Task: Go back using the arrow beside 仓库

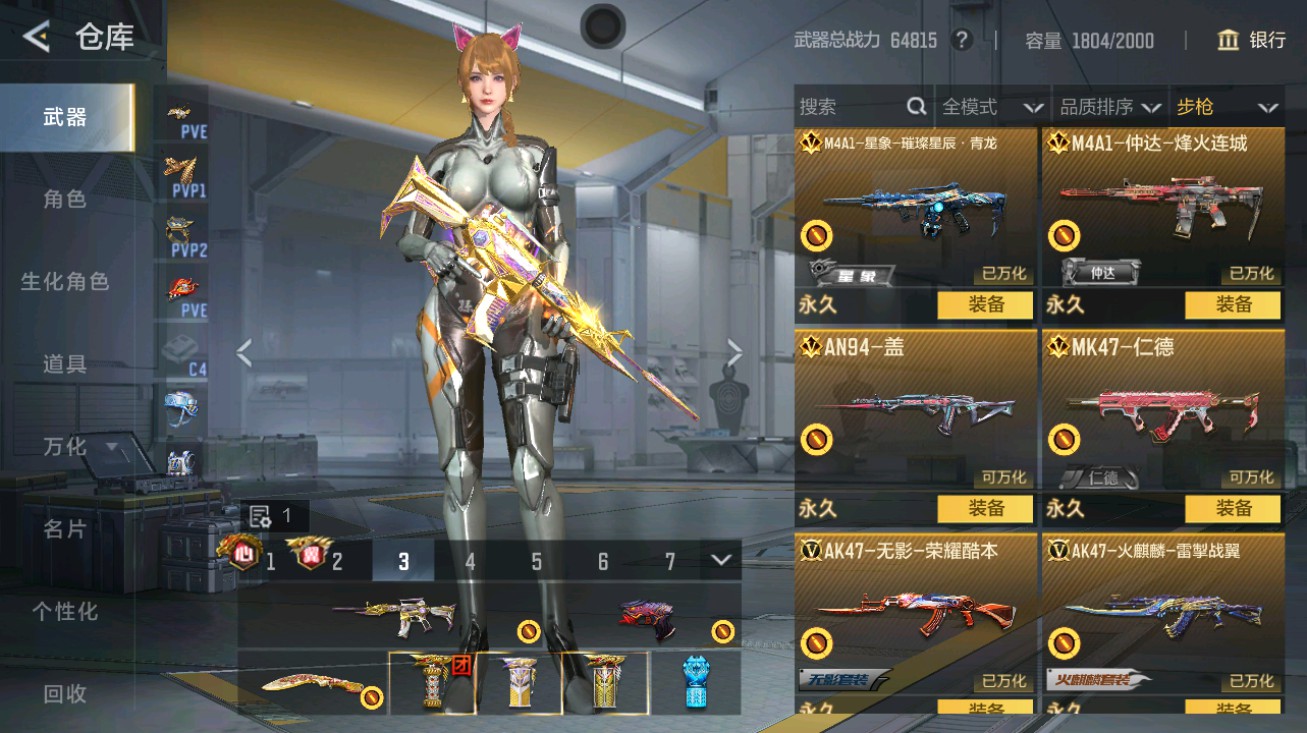Action: (36, 38)
